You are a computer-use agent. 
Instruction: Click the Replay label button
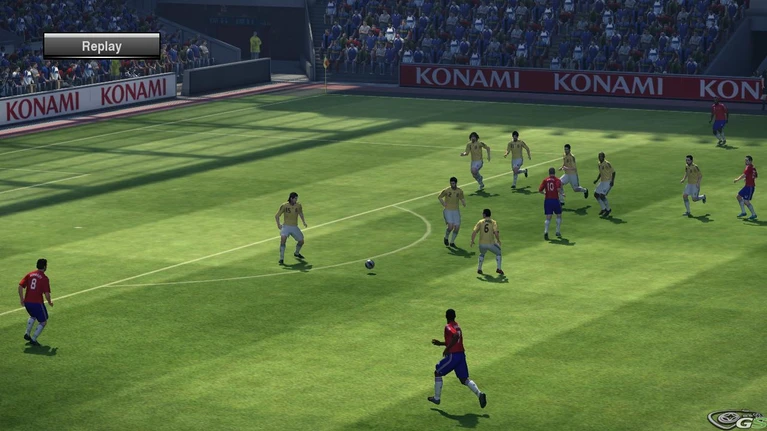[101, 46]
